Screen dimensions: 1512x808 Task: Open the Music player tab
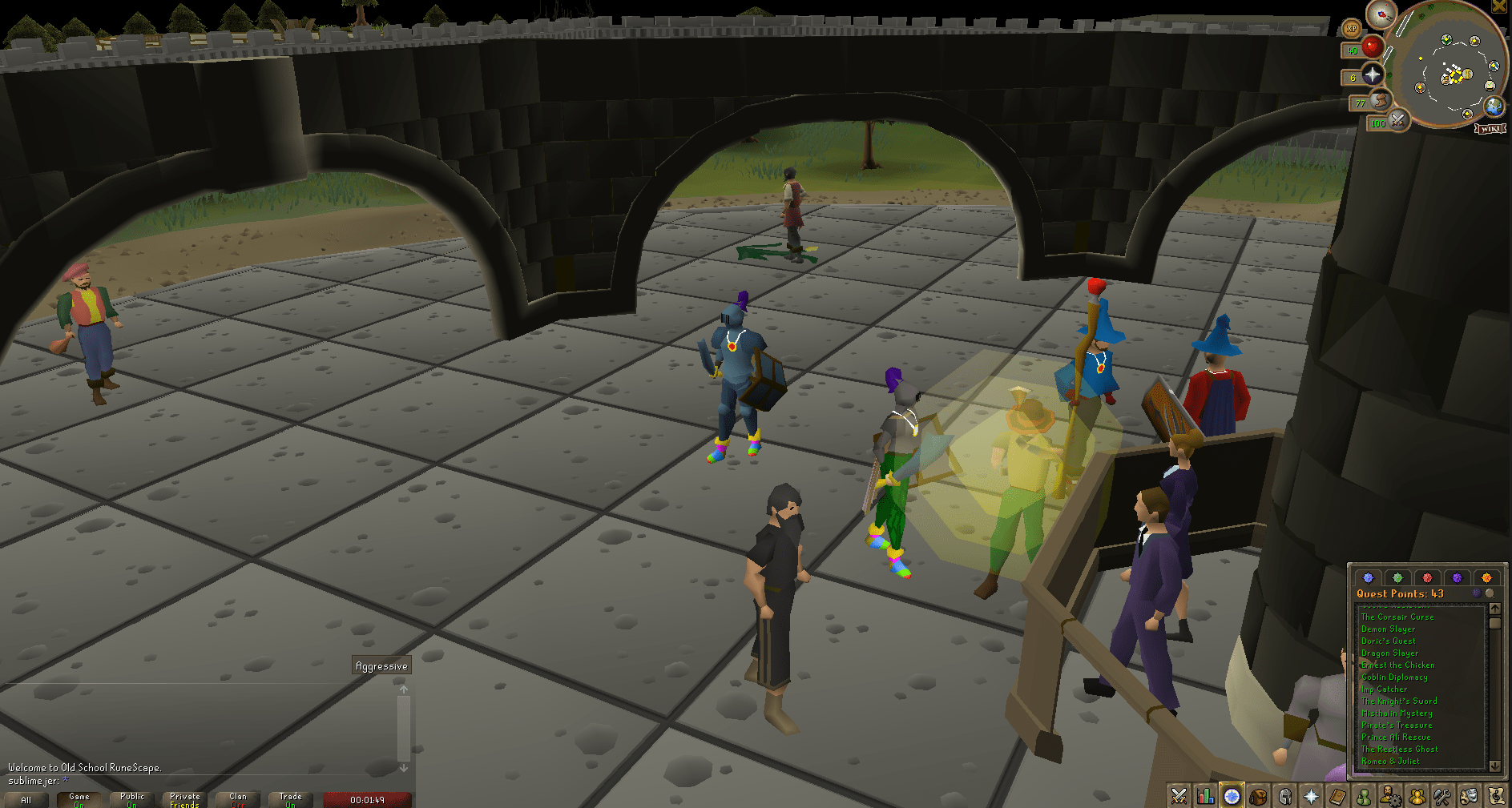point(1495,796)
